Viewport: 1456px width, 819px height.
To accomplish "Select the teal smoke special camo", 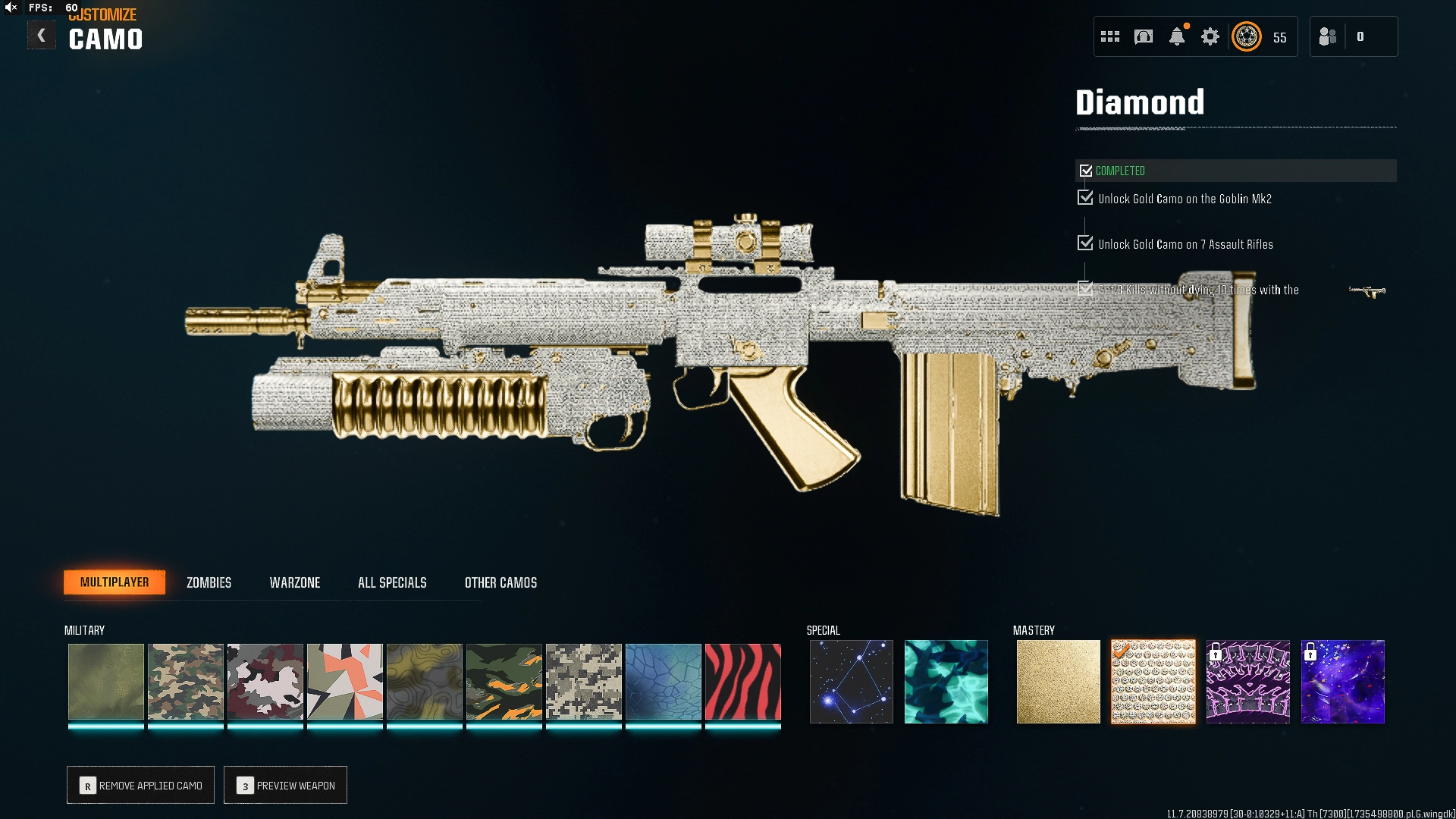I will (946, 681).
